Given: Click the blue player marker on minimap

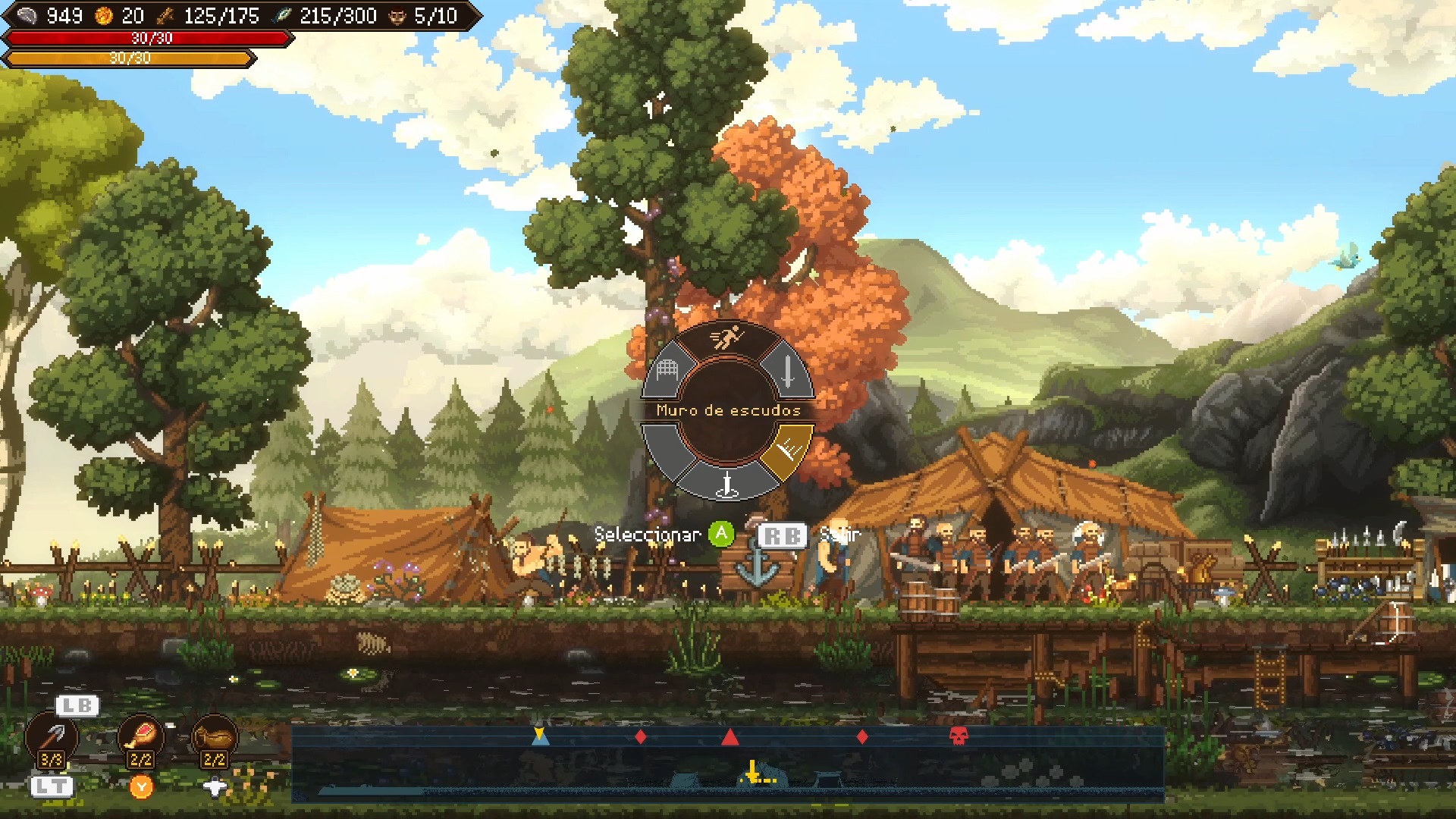Looking at the screenshot, I should point(540,736).
